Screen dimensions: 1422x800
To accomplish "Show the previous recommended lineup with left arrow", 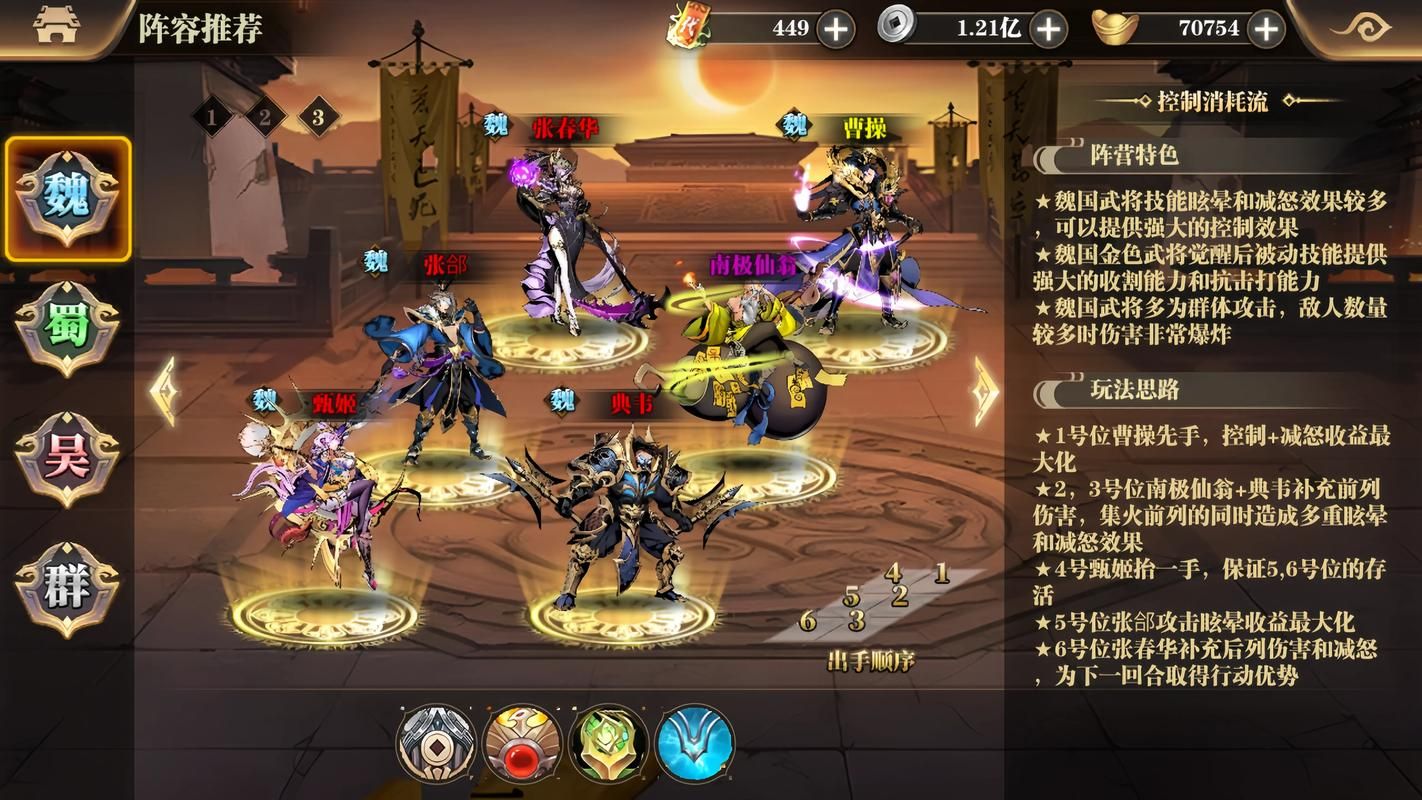I will (163, 391).
